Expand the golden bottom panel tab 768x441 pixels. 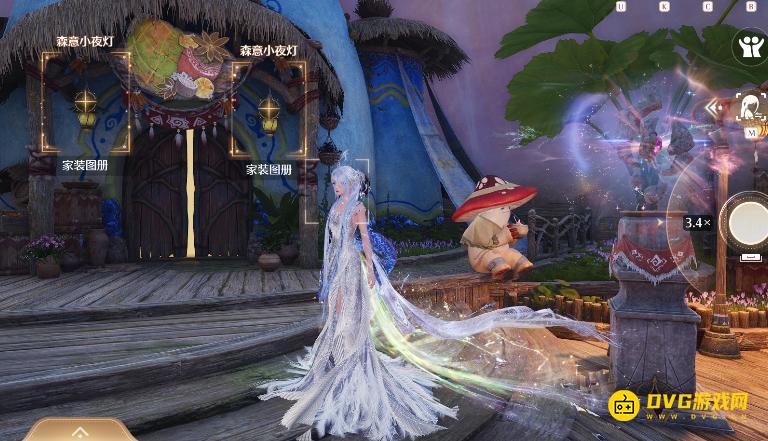coord(80,431)
